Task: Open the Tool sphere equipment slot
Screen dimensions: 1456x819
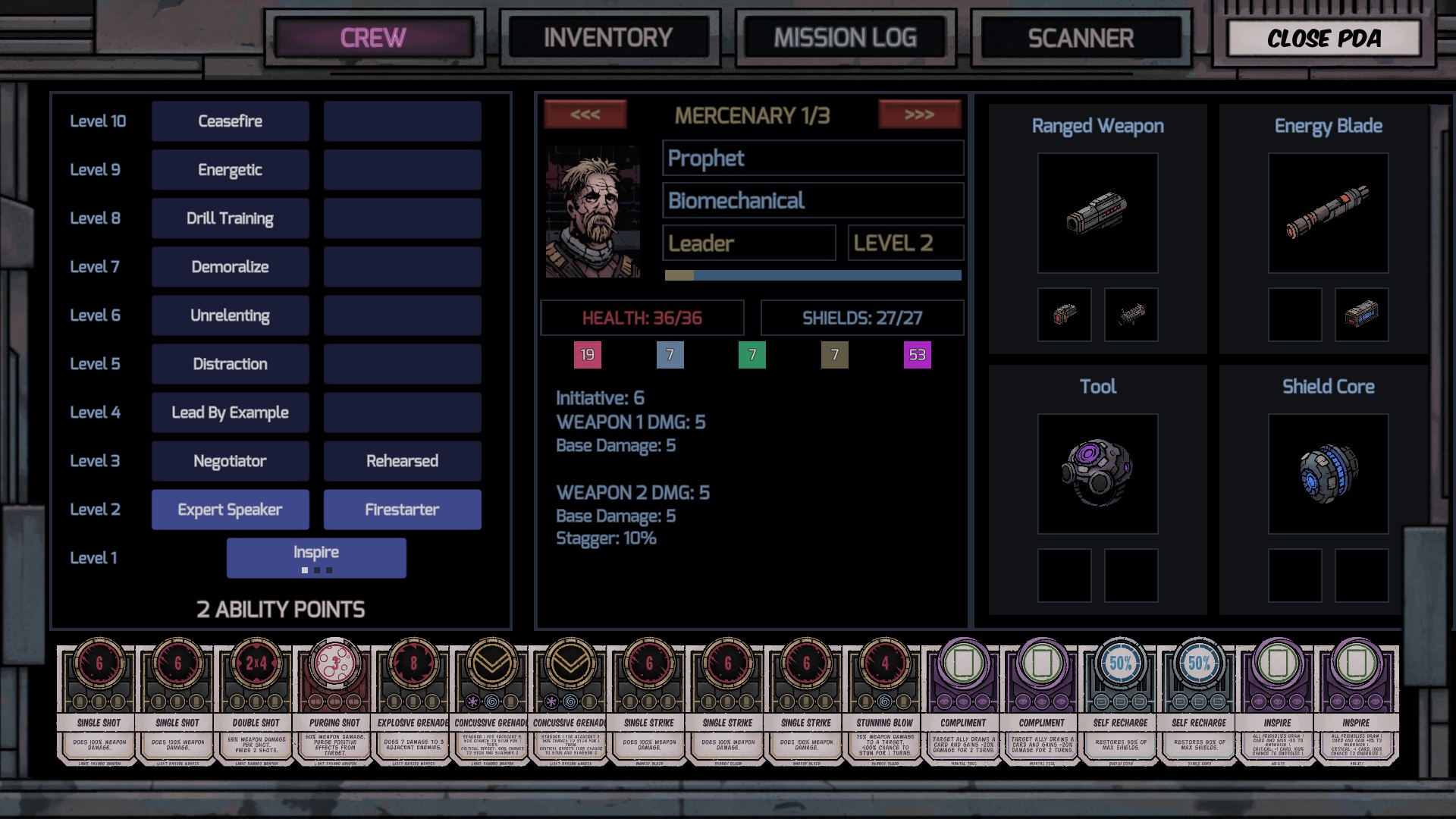Action: (x=1098, y=473)
